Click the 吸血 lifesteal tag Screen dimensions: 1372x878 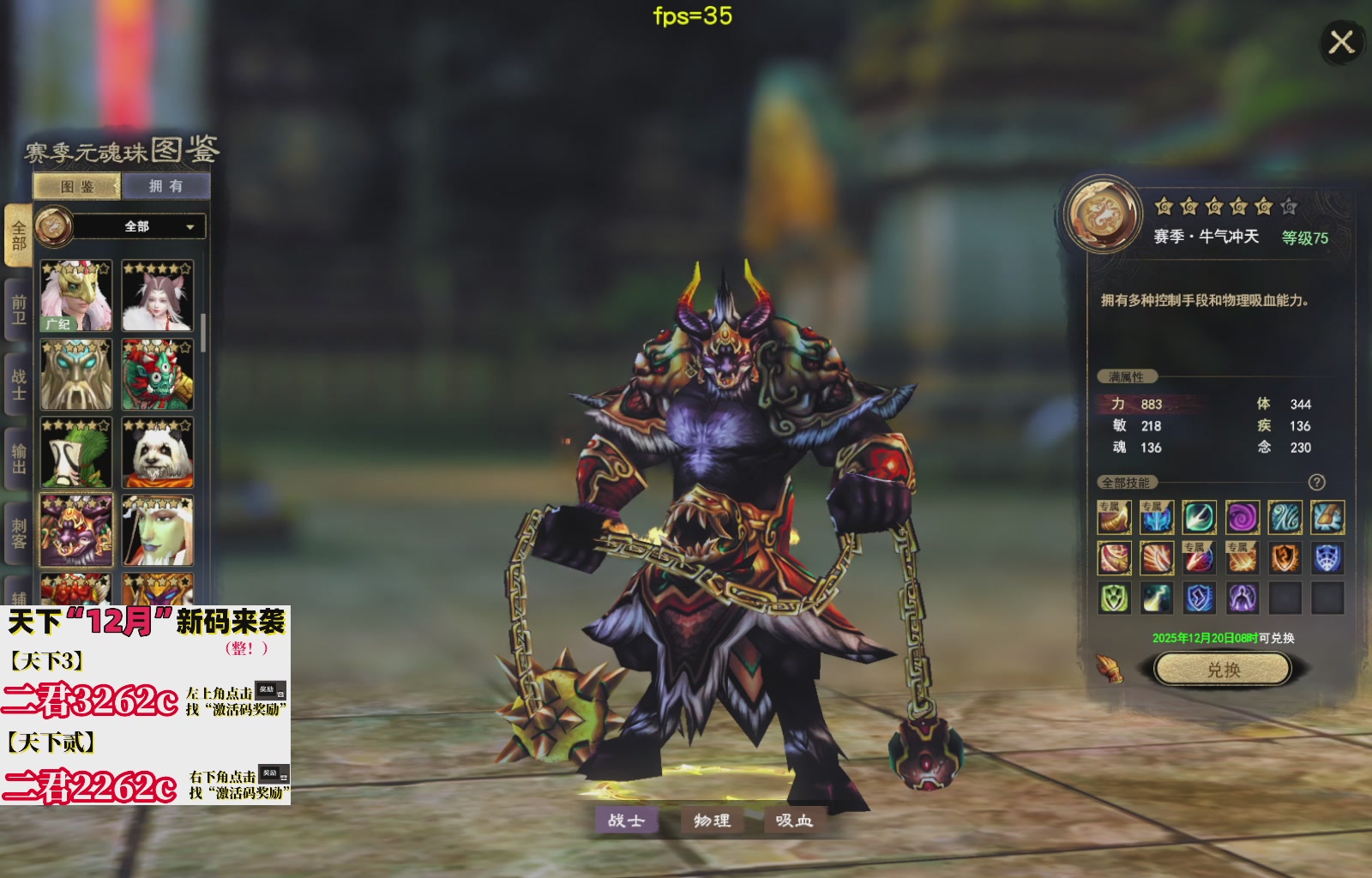point(794,821)
